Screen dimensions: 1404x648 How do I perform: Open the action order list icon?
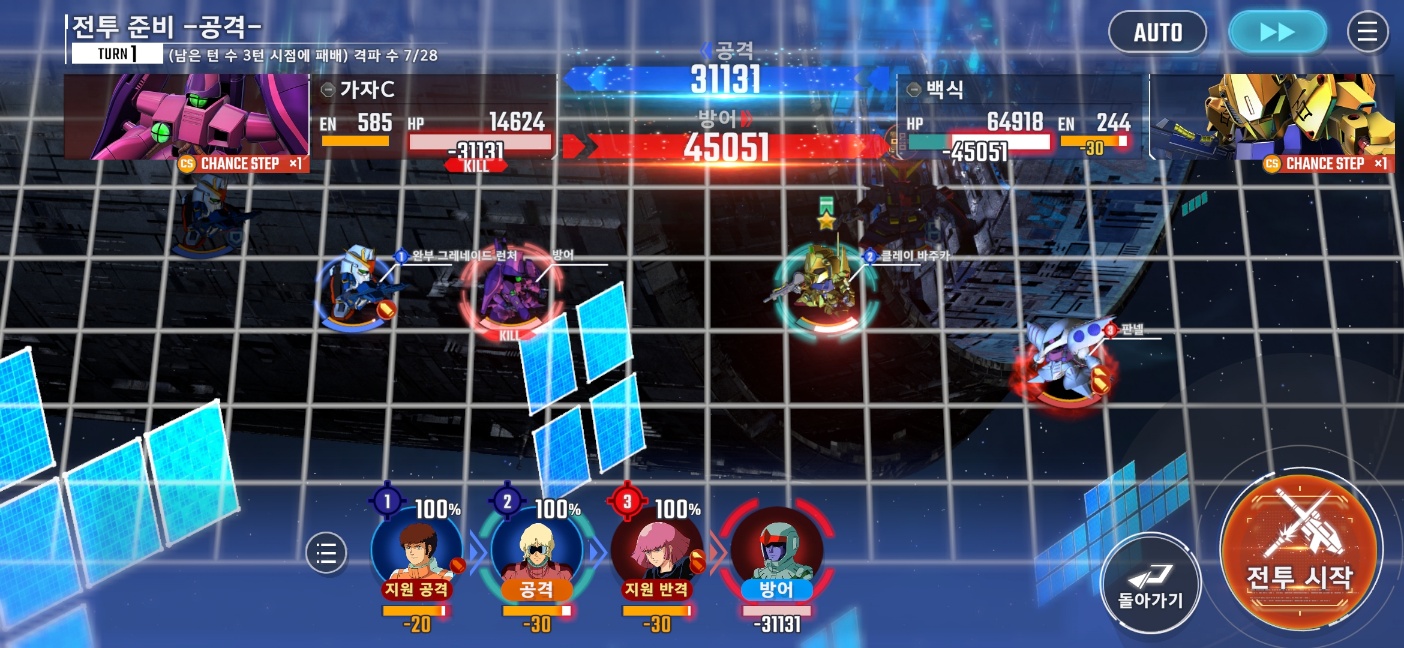point(326,552)
